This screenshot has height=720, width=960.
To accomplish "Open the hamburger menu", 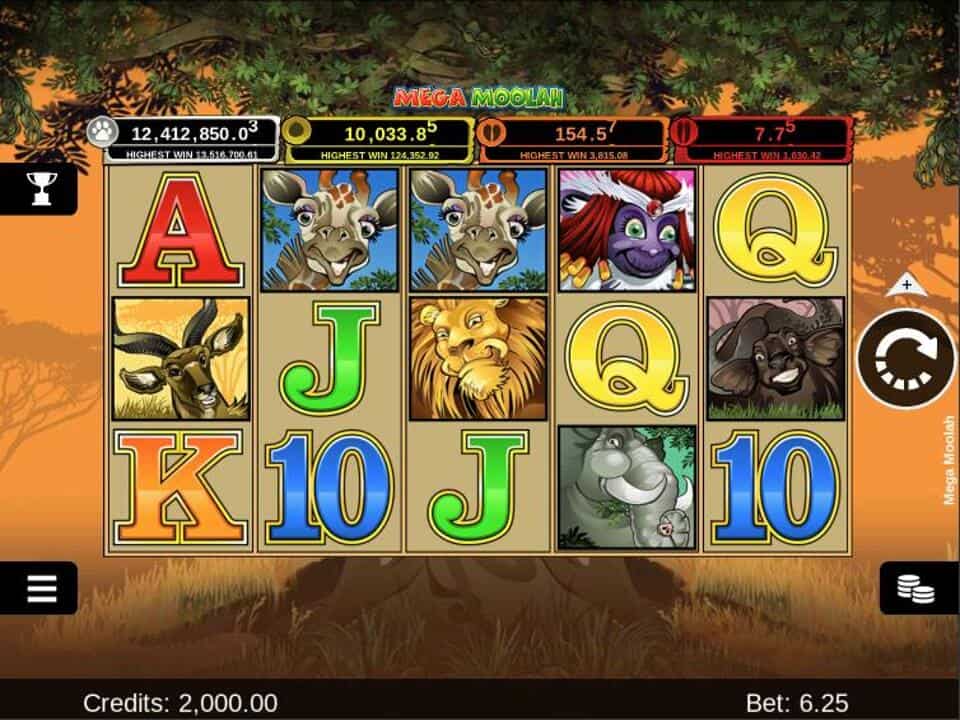I will pyautogui.click(x=41, y=588).
